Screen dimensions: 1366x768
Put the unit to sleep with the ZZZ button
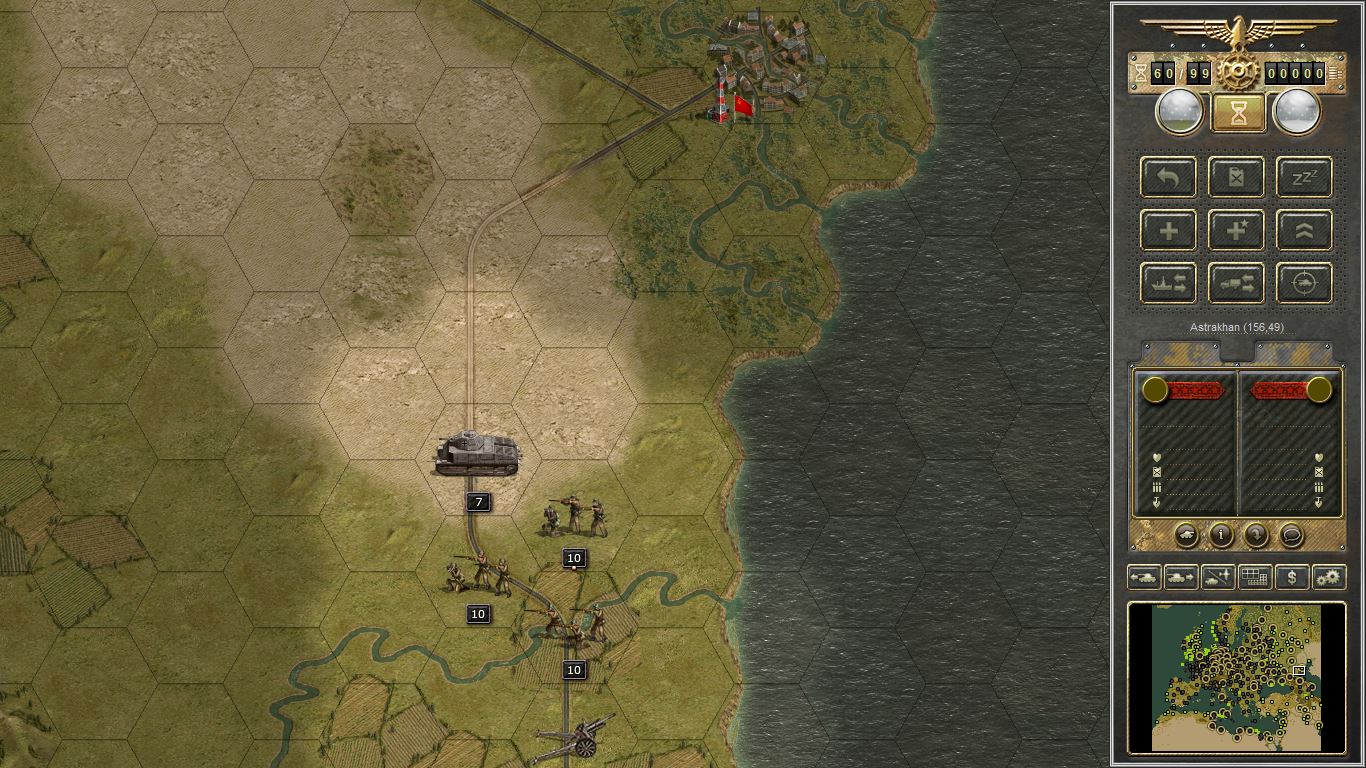1305,178
